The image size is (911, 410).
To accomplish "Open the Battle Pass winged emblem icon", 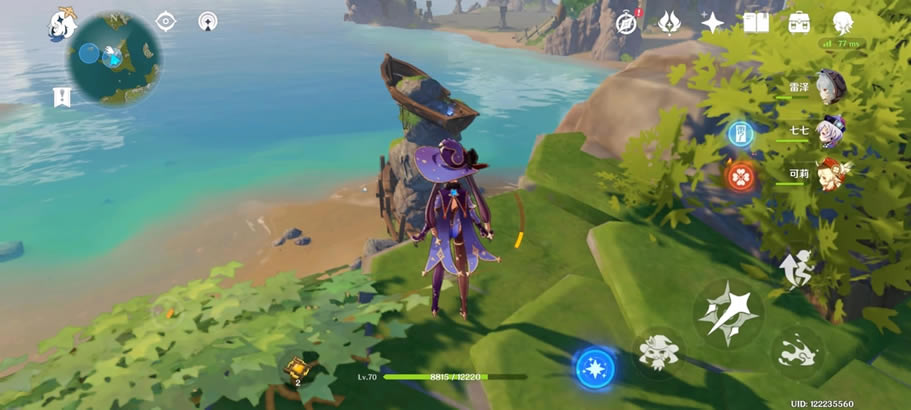I will click(x=670, y=22).
